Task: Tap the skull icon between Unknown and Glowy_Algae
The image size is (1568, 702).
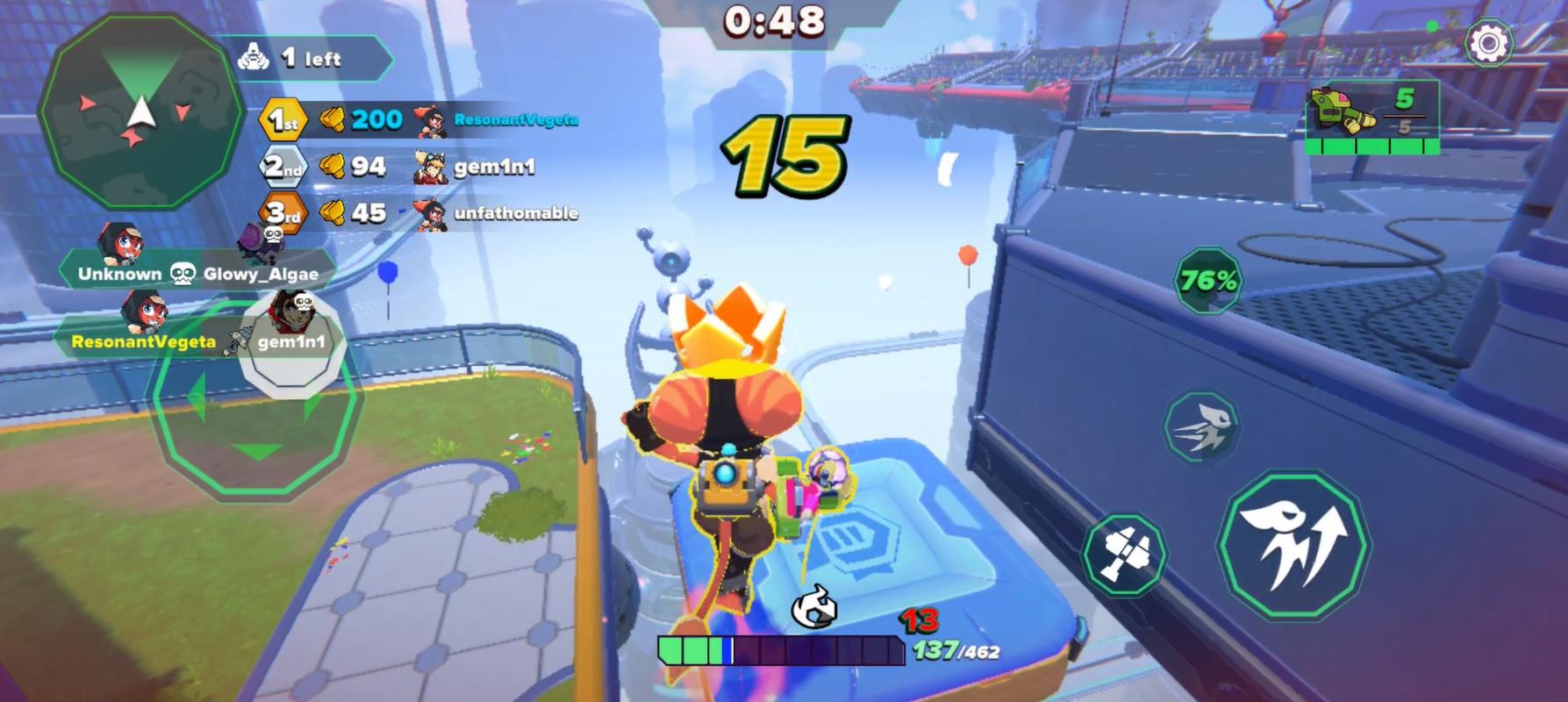Action: [180, 274]
